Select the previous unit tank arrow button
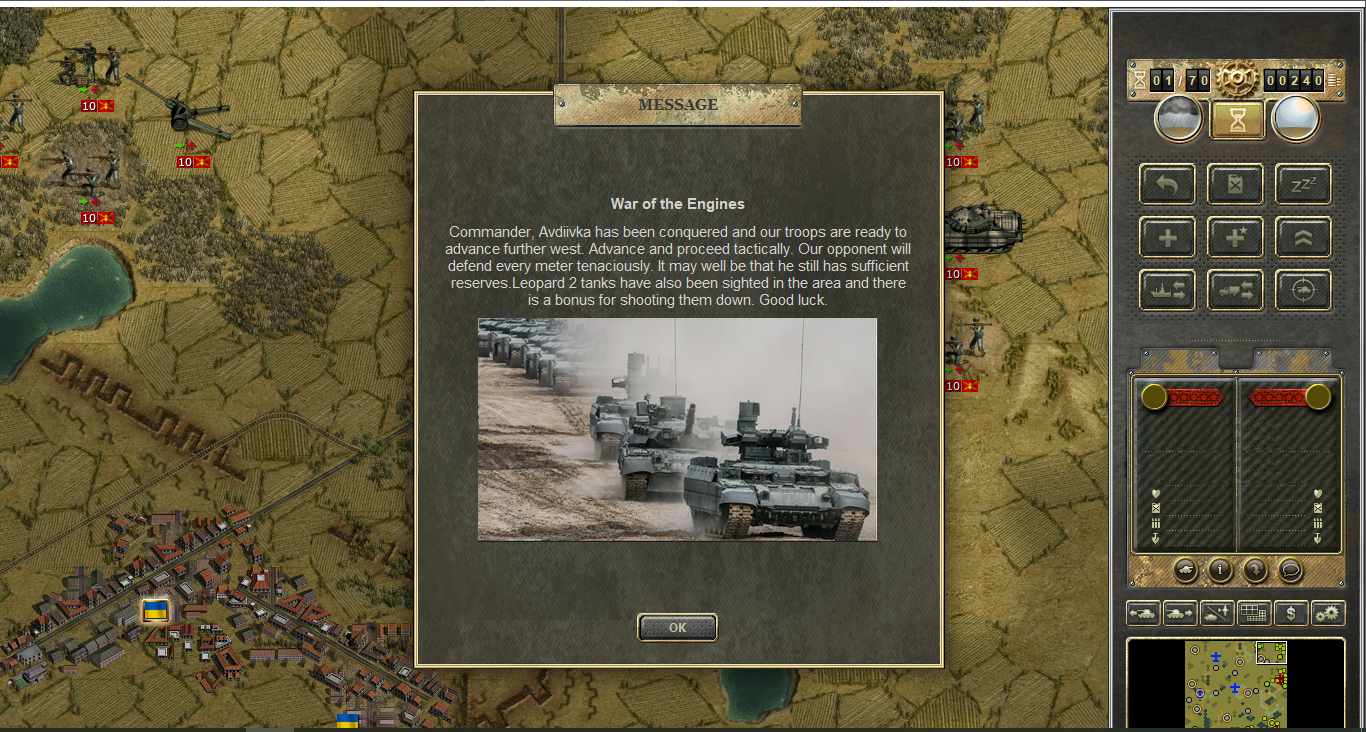 1143,613
